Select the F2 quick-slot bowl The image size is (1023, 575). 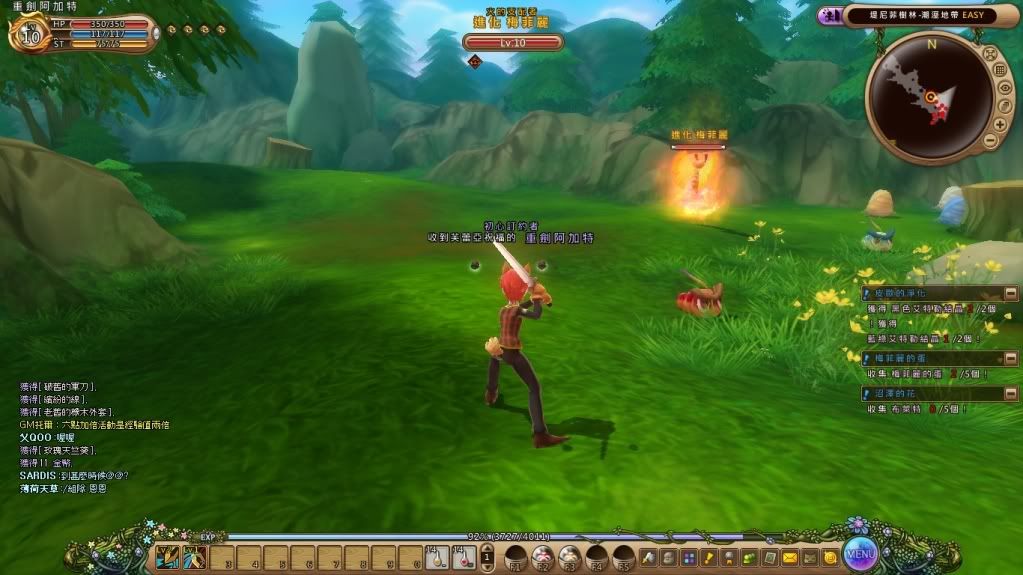pos(543,557)
